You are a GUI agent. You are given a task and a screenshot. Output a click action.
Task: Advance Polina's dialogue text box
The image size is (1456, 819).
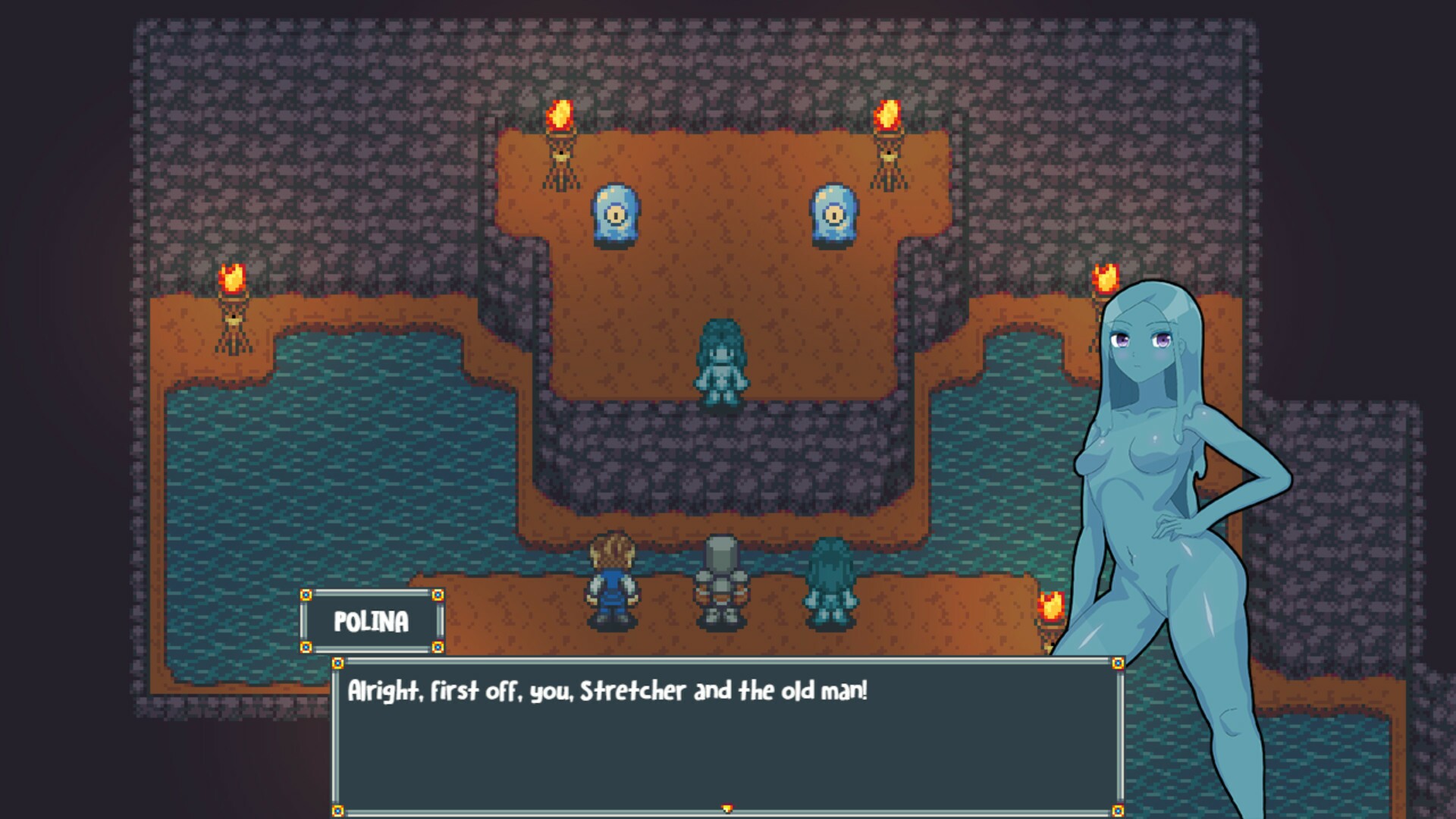(726, 736)
